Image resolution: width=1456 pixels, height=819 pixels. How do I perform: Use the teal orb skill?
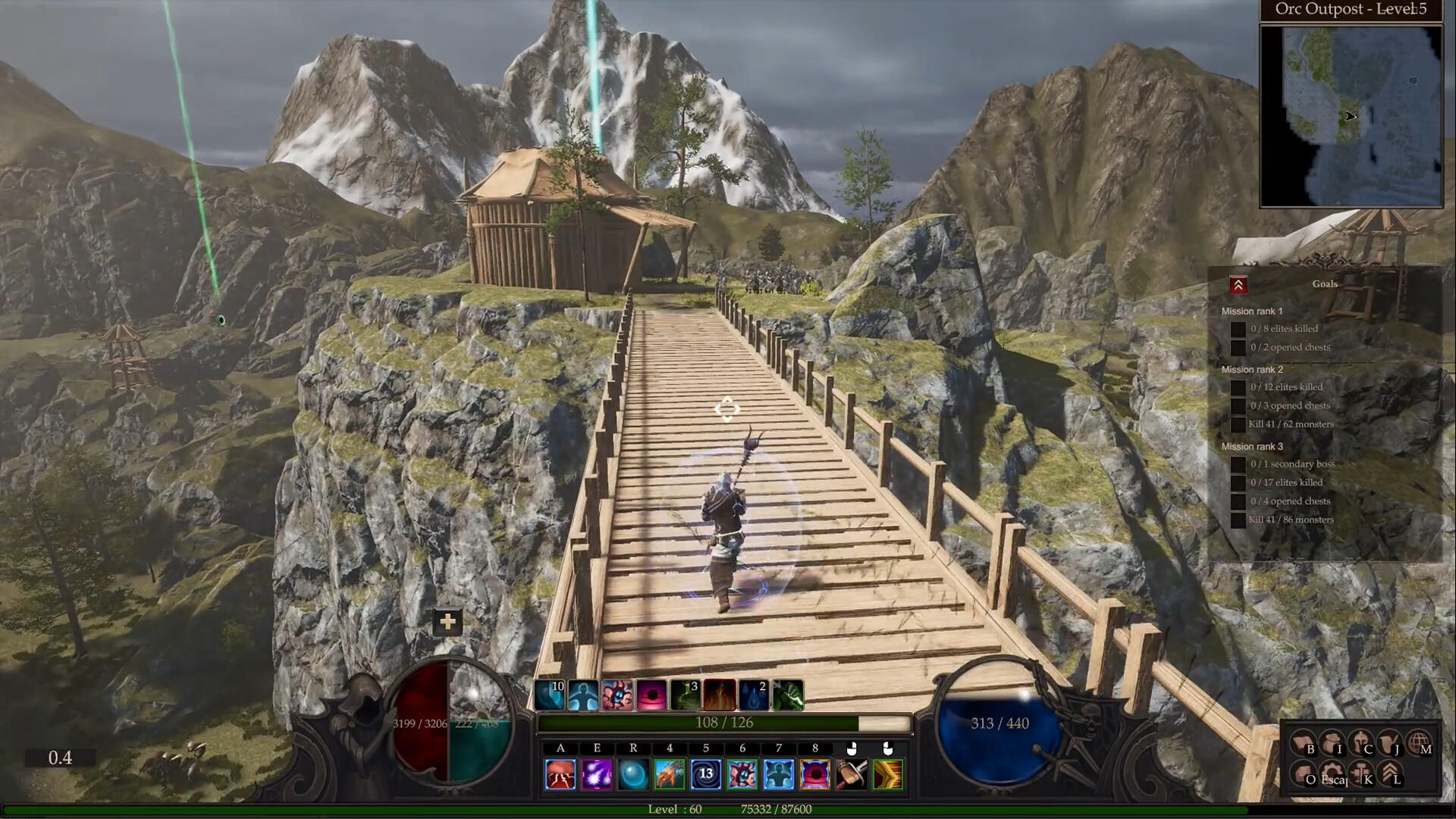pos(633,775)
